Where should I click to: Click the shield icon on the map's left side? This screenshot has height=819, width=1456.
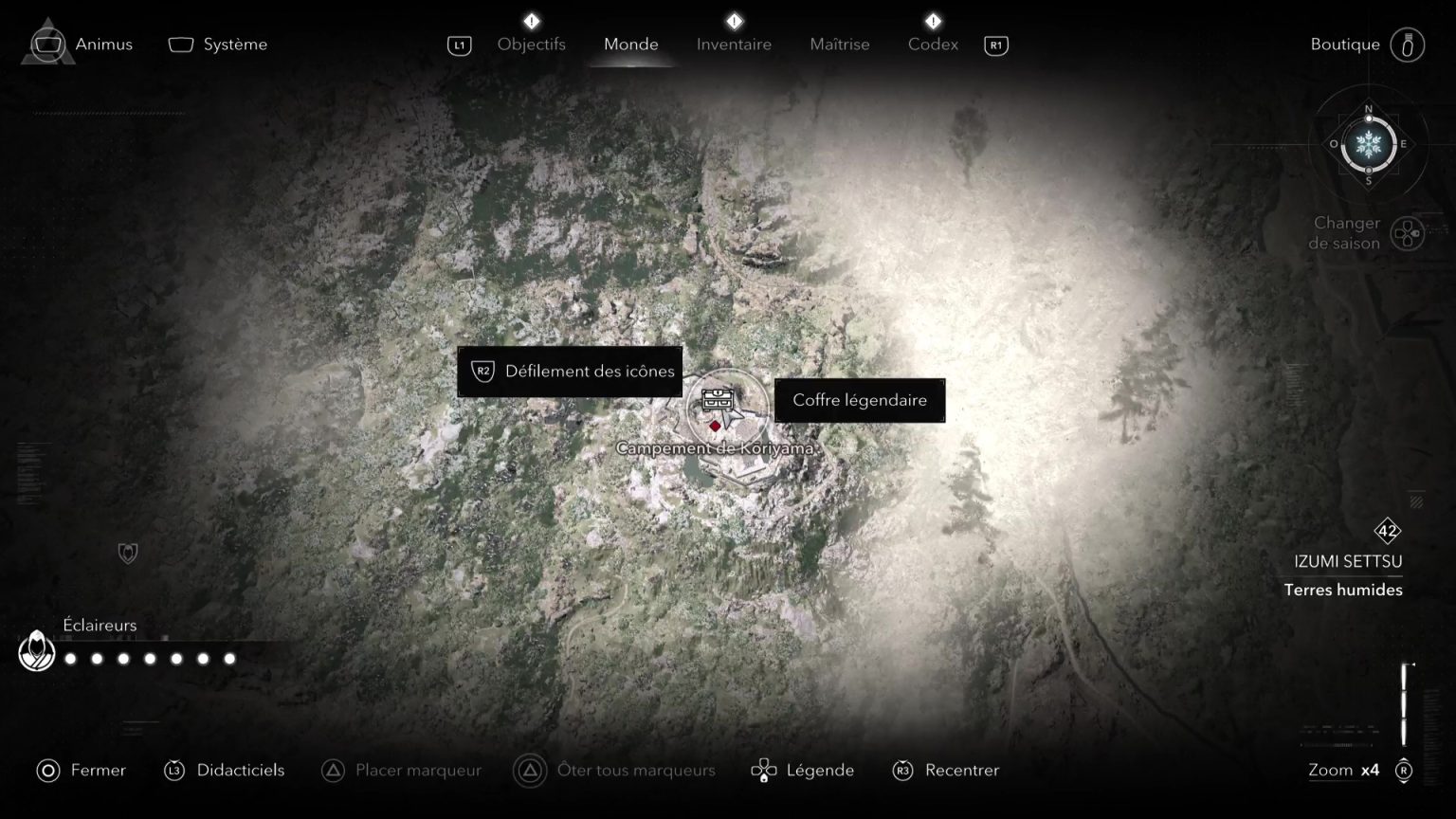point(126,553)
